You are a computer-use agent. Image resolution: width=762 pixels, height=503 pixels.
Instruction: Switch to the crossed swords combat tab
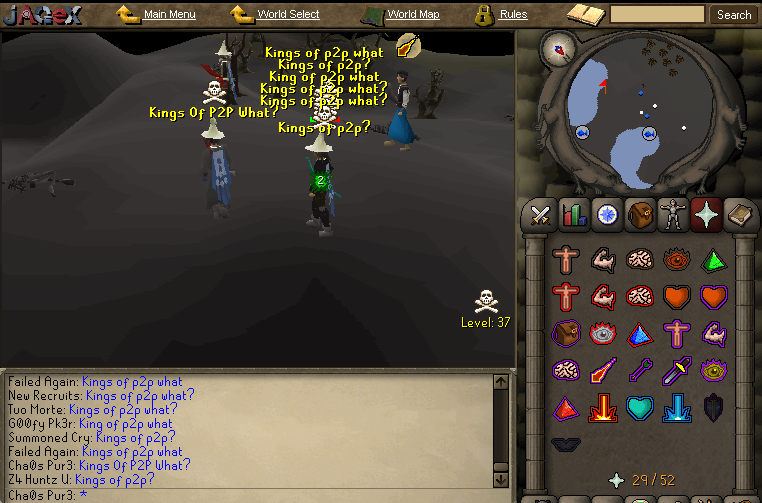point(541,214)
